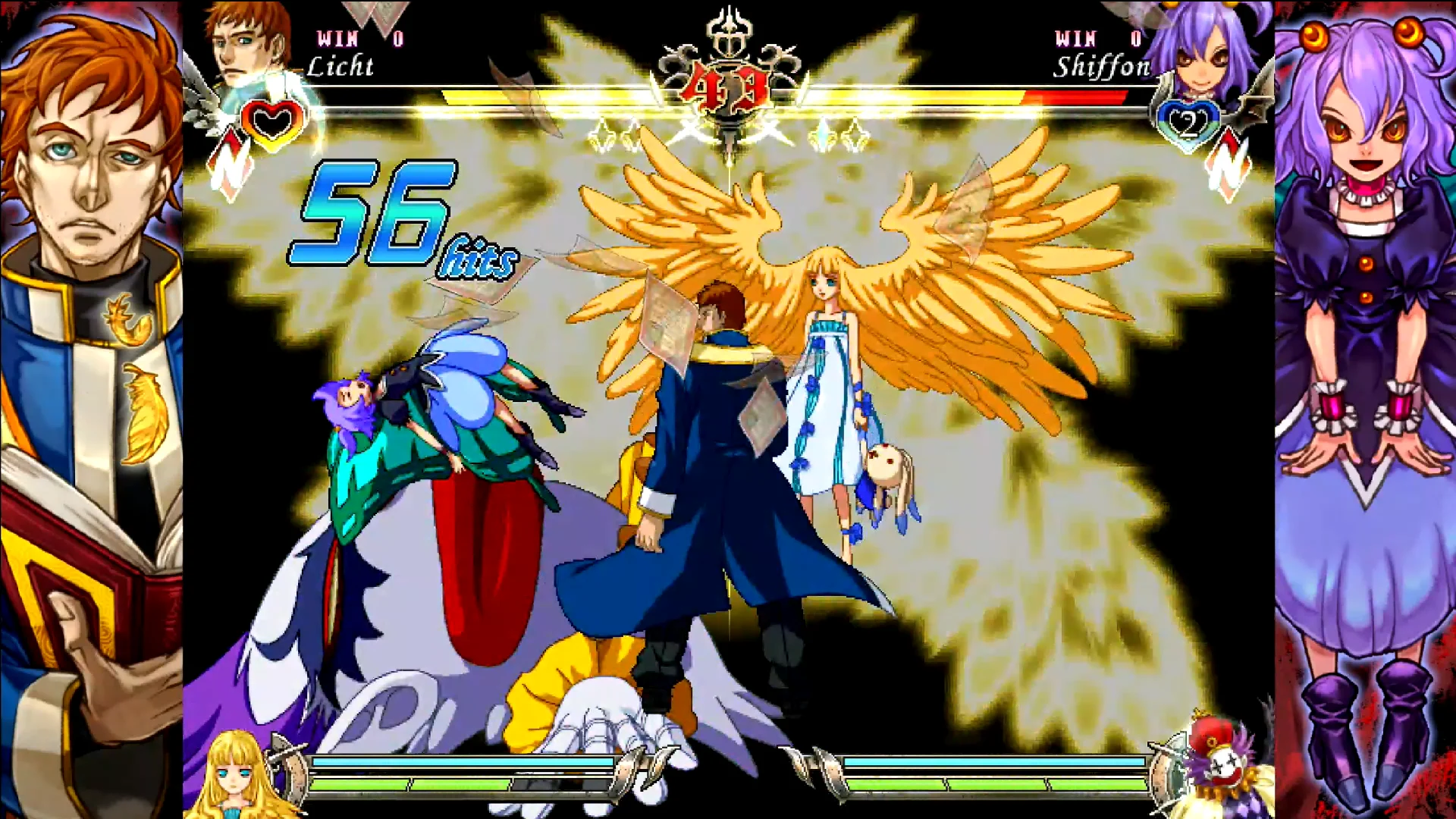Screen dimensions: 1456x819
Task: Click Licht's small character portrait
Action: [246, 42]
